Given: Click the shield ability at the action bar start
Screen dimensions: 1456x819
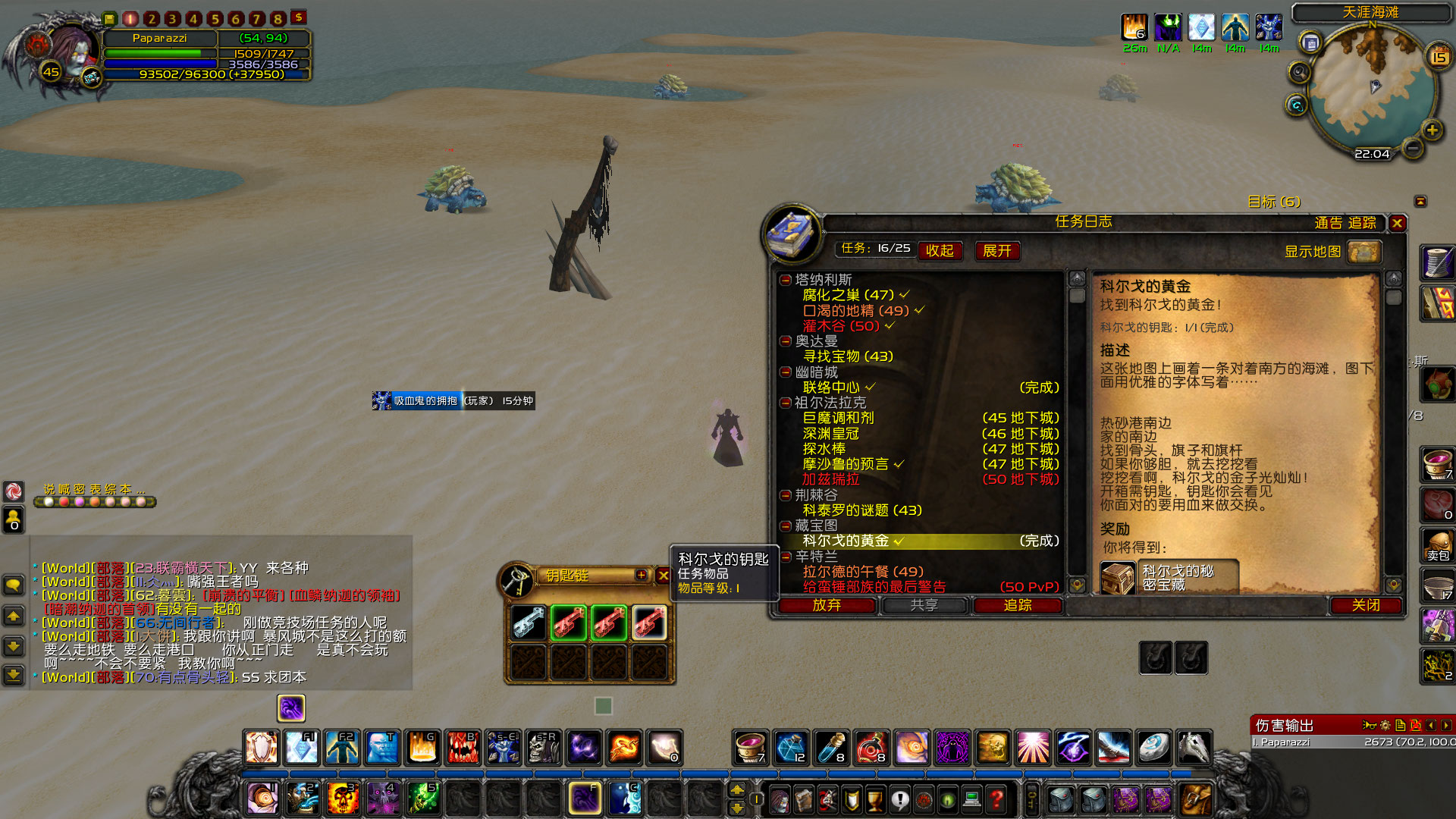Looking at the screenshot, I should pyautogui.click(x=262, y=747).
